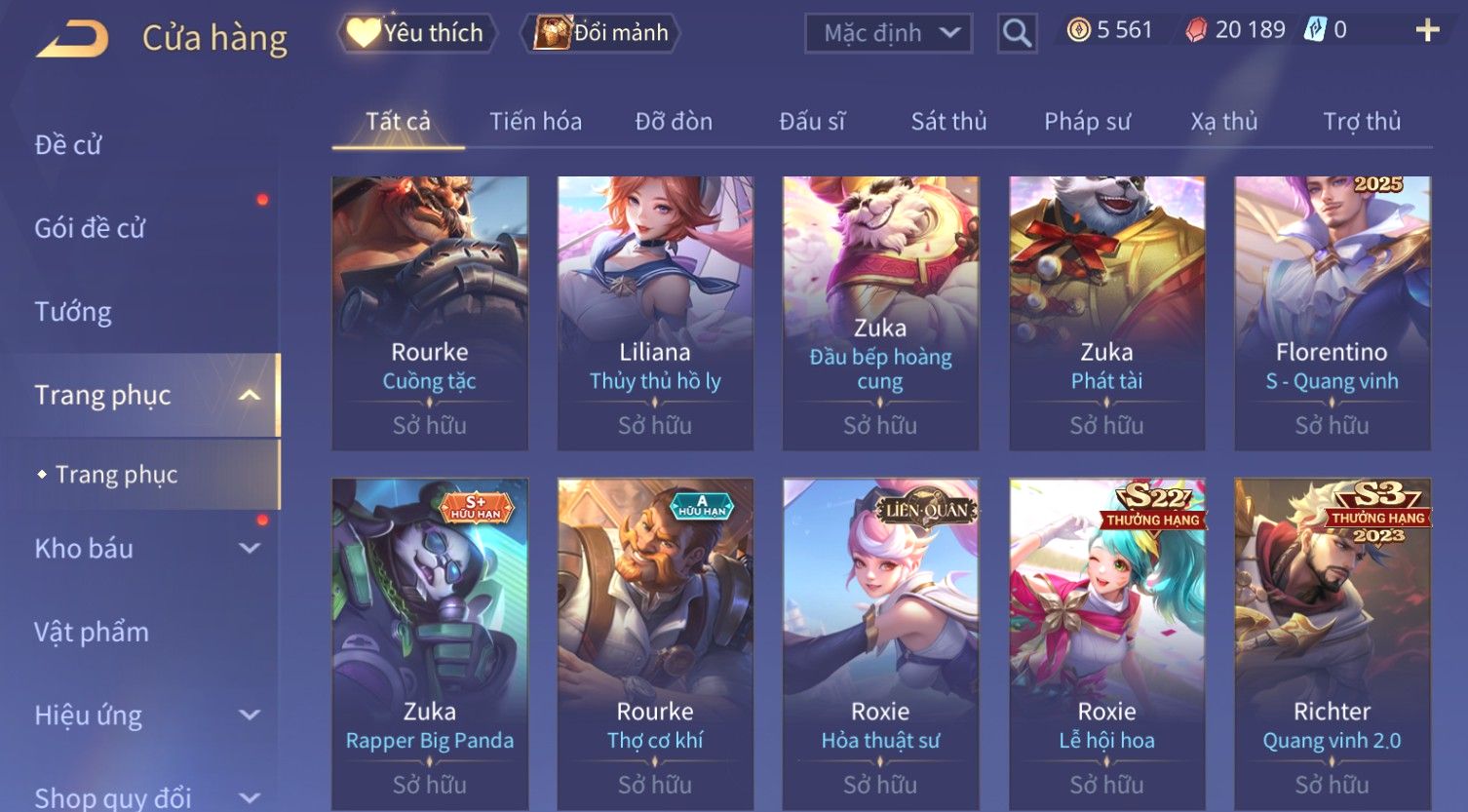Show the Sát thủ category
This screenshot has width=1468, height=812.
click(x=948, y=122)
